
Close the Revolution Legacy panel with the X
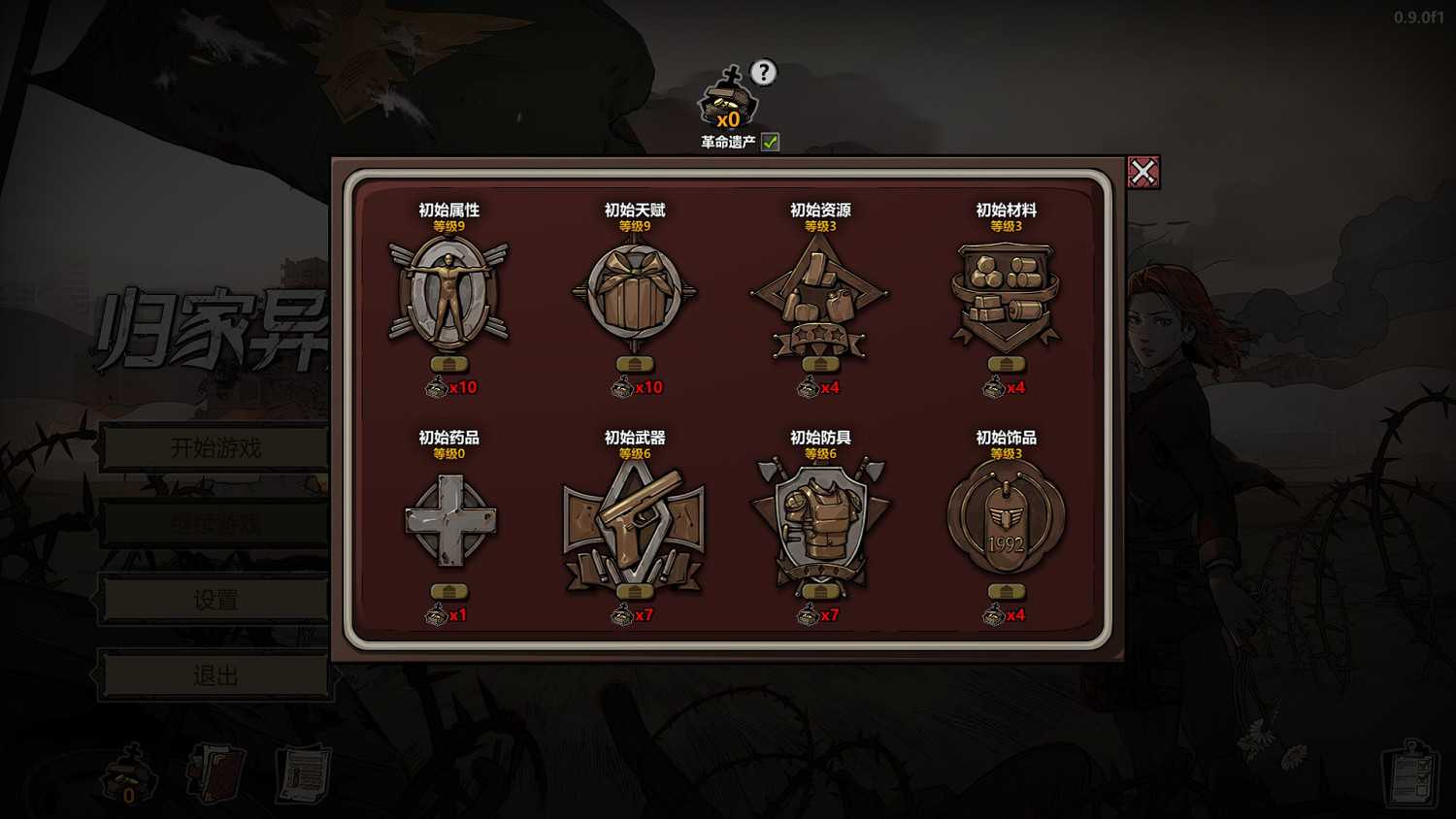click(1145, 170)
